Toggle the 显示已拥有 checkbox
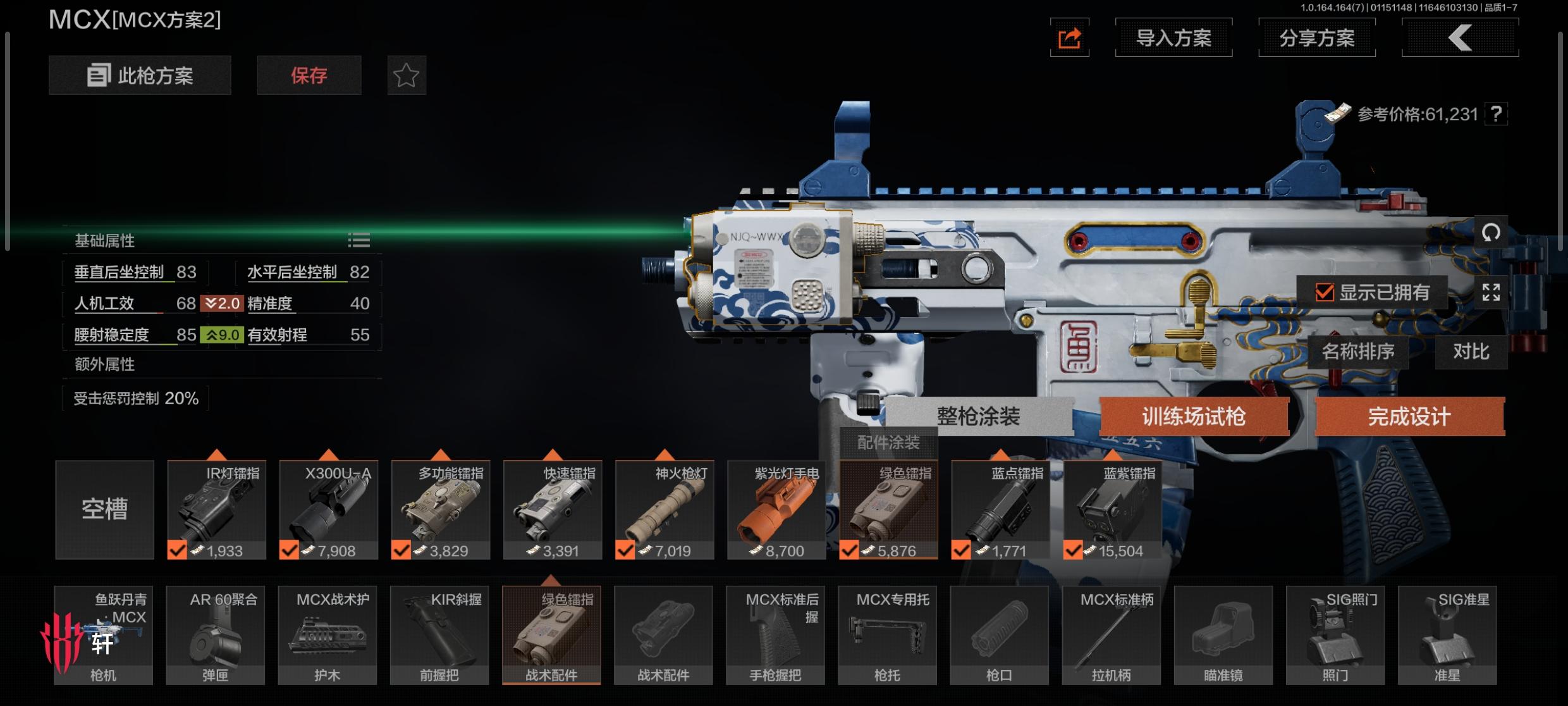The width and height of the screenshot is (1568, 706). click(x=1325, y=292)
